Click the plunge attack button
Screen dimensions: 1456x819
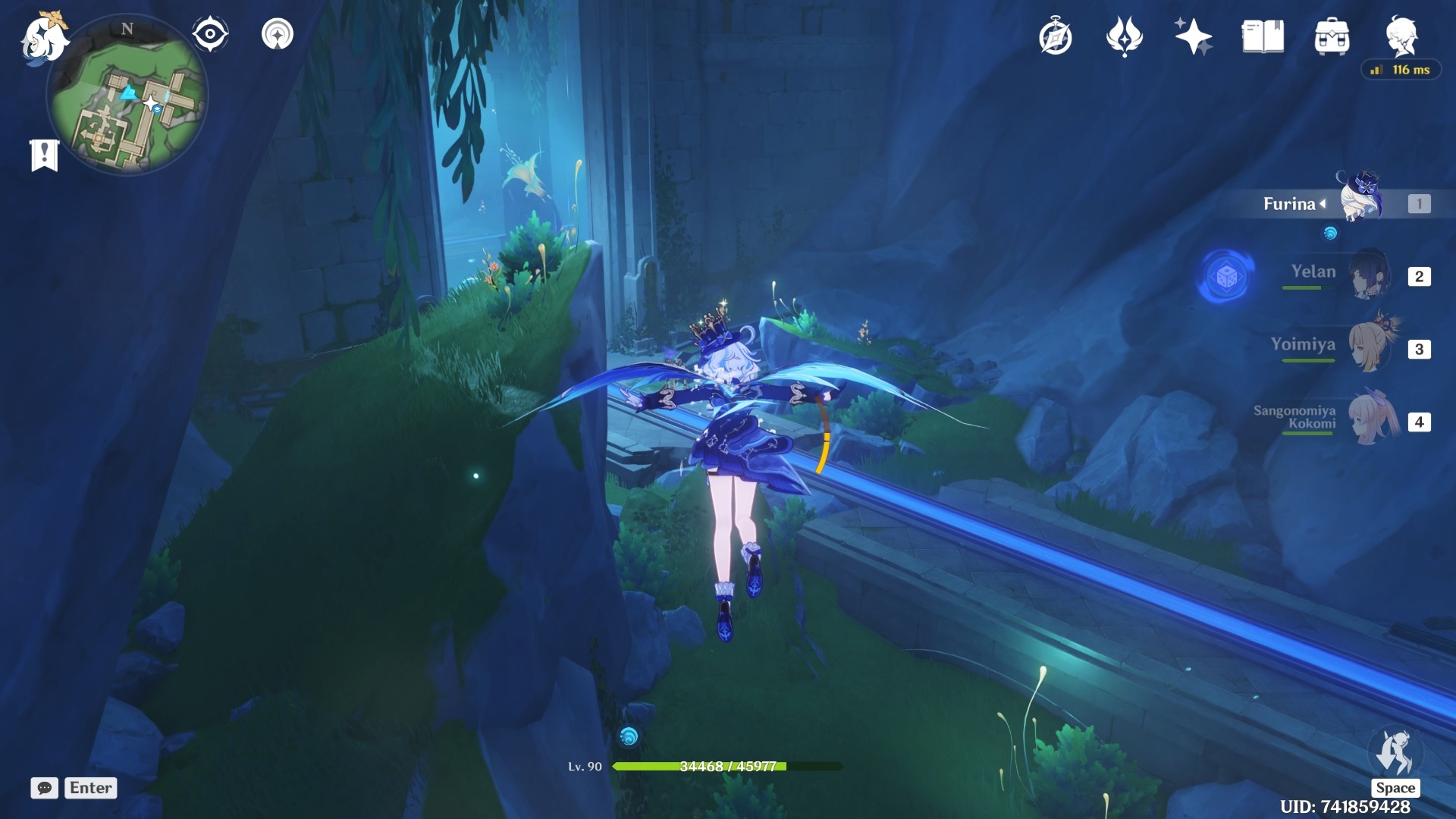(x=1395, y=754)
